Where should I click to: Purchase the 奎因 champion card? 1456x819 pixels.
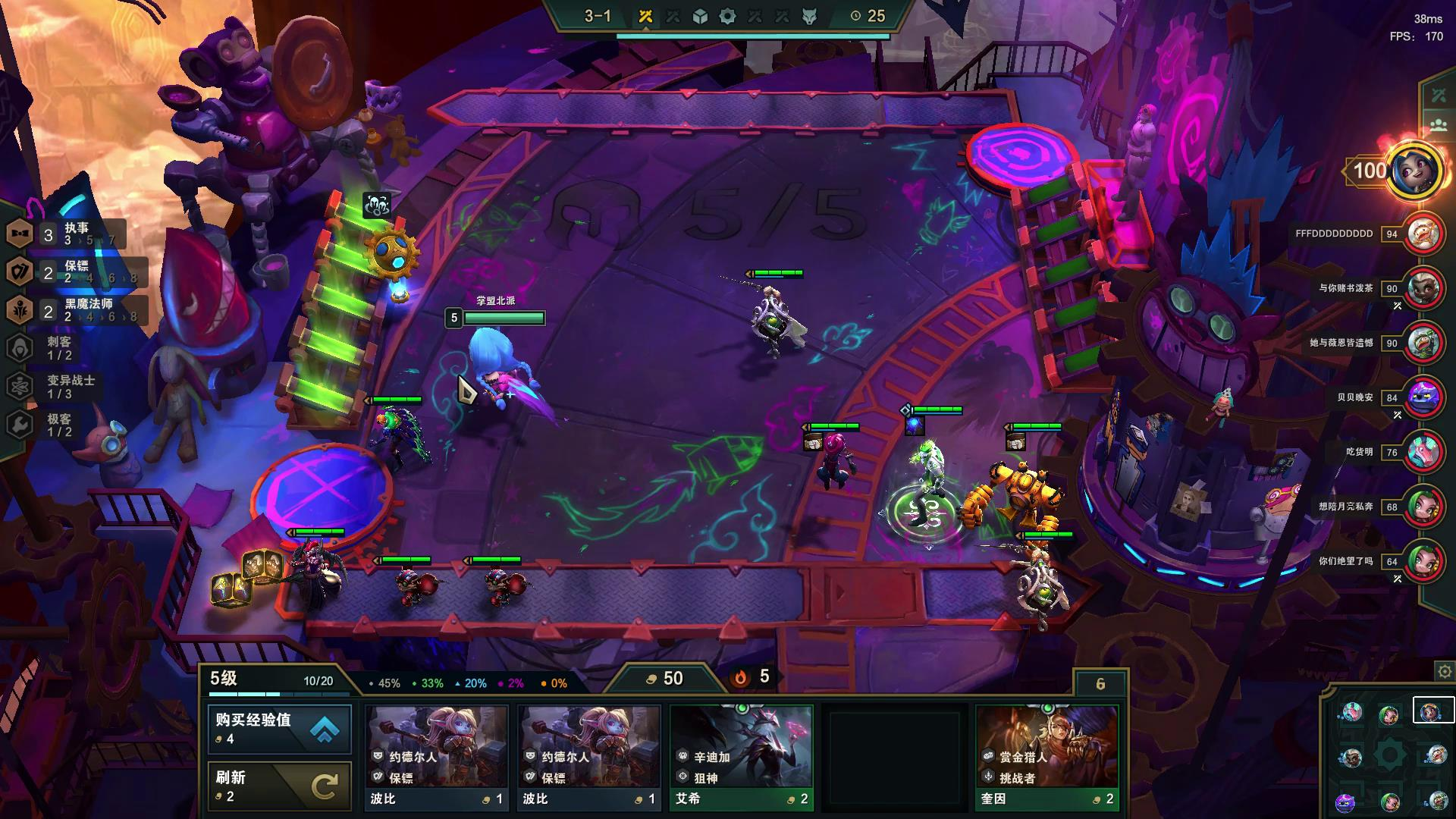tap(1046, 758)
